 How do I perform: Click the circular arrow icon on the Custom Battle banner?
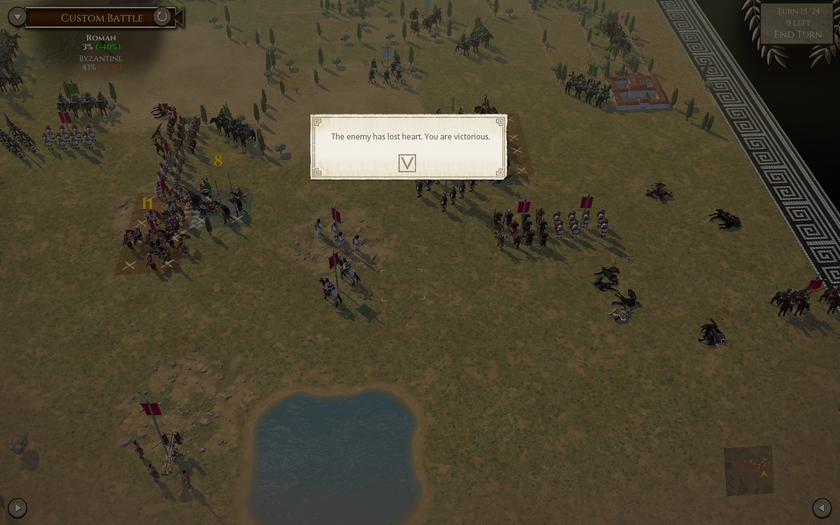162,17
